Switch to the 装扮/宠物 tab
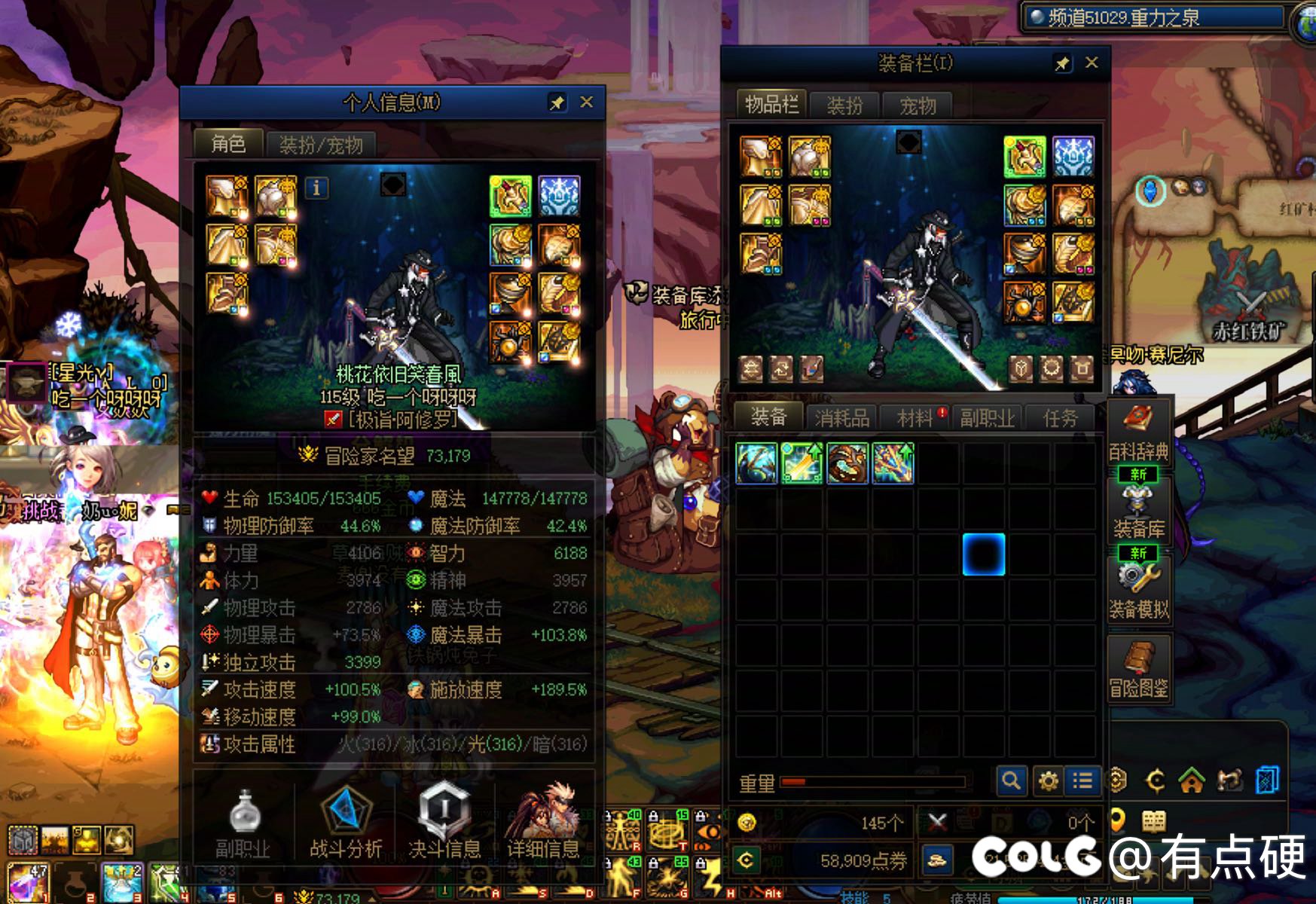The width and height of the screenshot is (1316, 904). pyautogui.click(x=321, y=145)
